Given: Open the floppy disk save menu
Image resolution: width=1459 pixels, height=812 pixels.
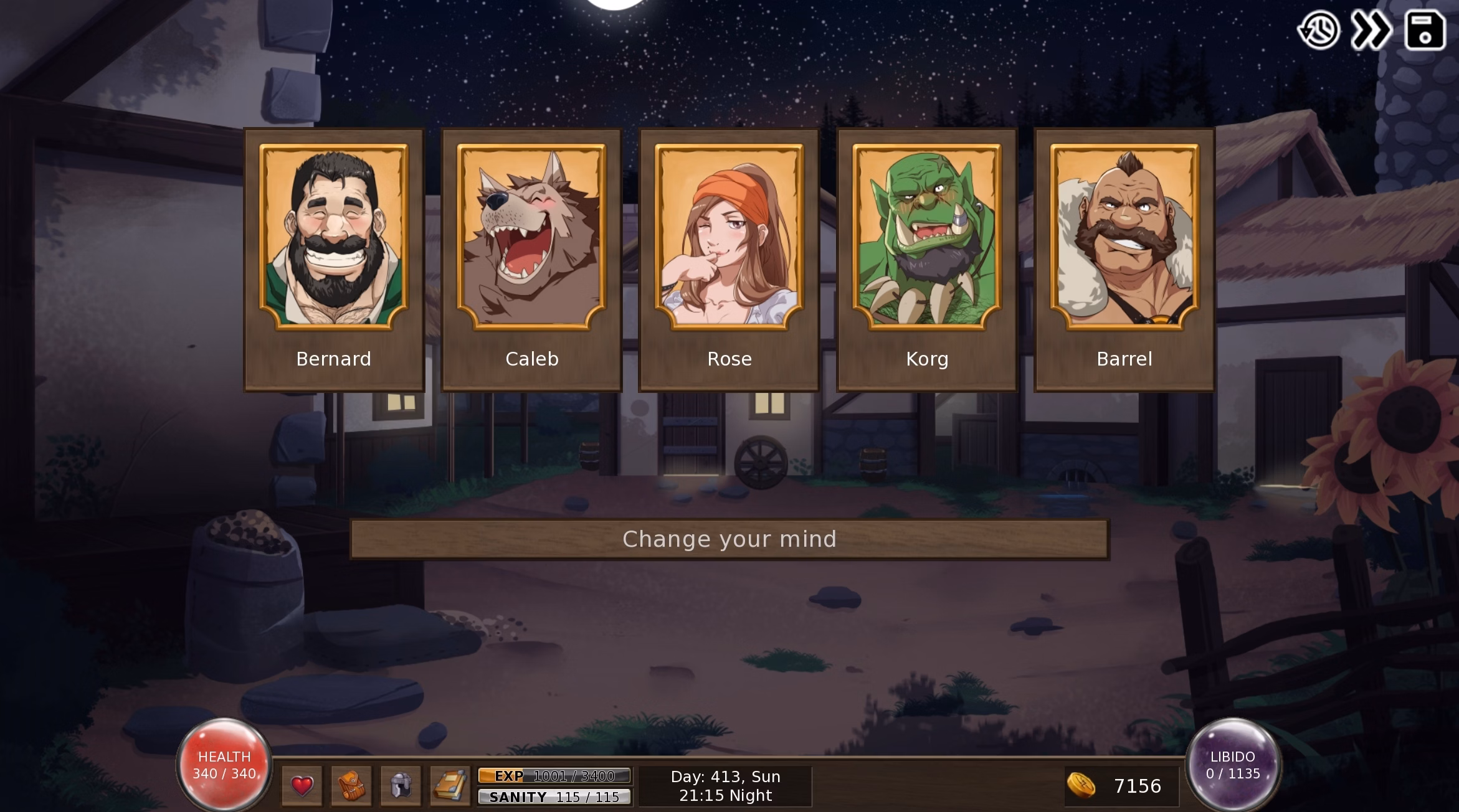Looking at the screenshot, I should (1425, 30).
